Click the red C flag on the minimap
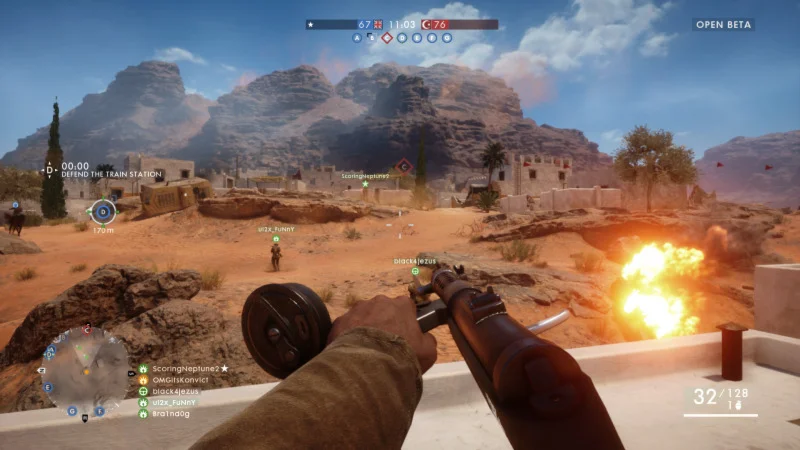The height and width of the screenshot is (450, 800). 87,328
